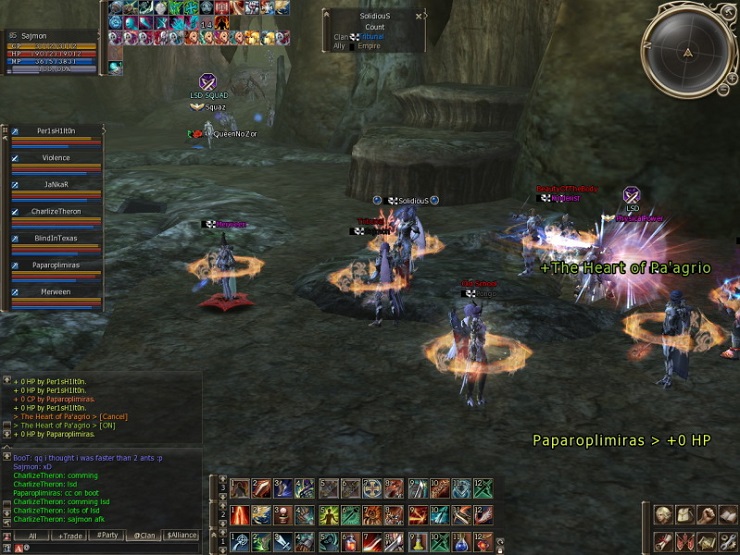Switch to the All chat tab
This screenshot has height=555, width=740.
point(32,536)
